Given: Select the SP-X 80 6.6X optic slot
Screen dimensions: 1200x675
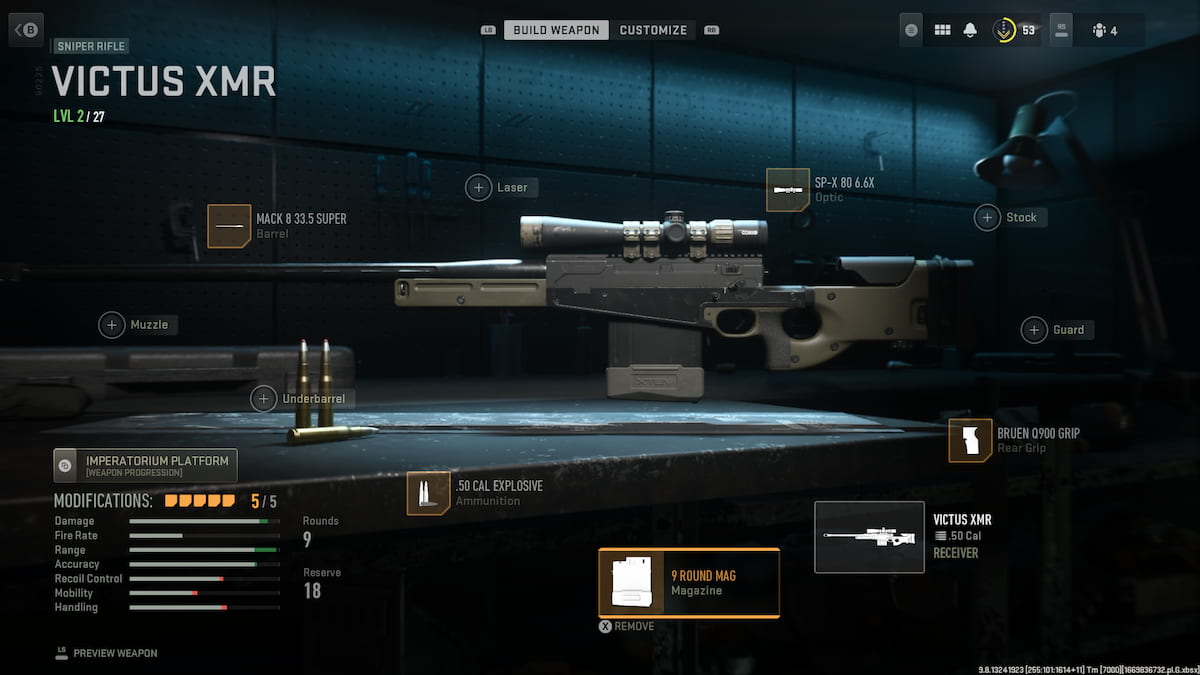Looking at the screenshot, I should click(788, 190).
